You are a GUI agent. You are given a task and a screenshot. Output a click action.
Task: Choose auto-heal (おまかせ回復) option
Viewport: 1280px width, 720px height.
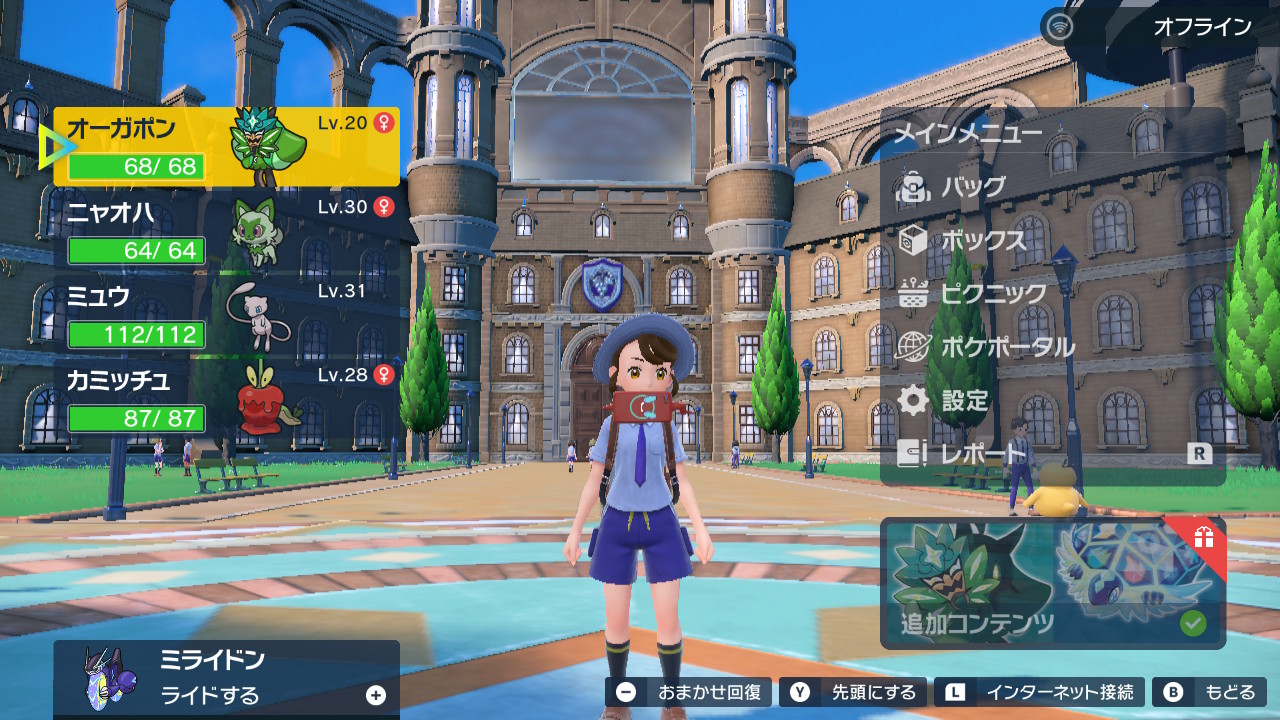(689, 692)
